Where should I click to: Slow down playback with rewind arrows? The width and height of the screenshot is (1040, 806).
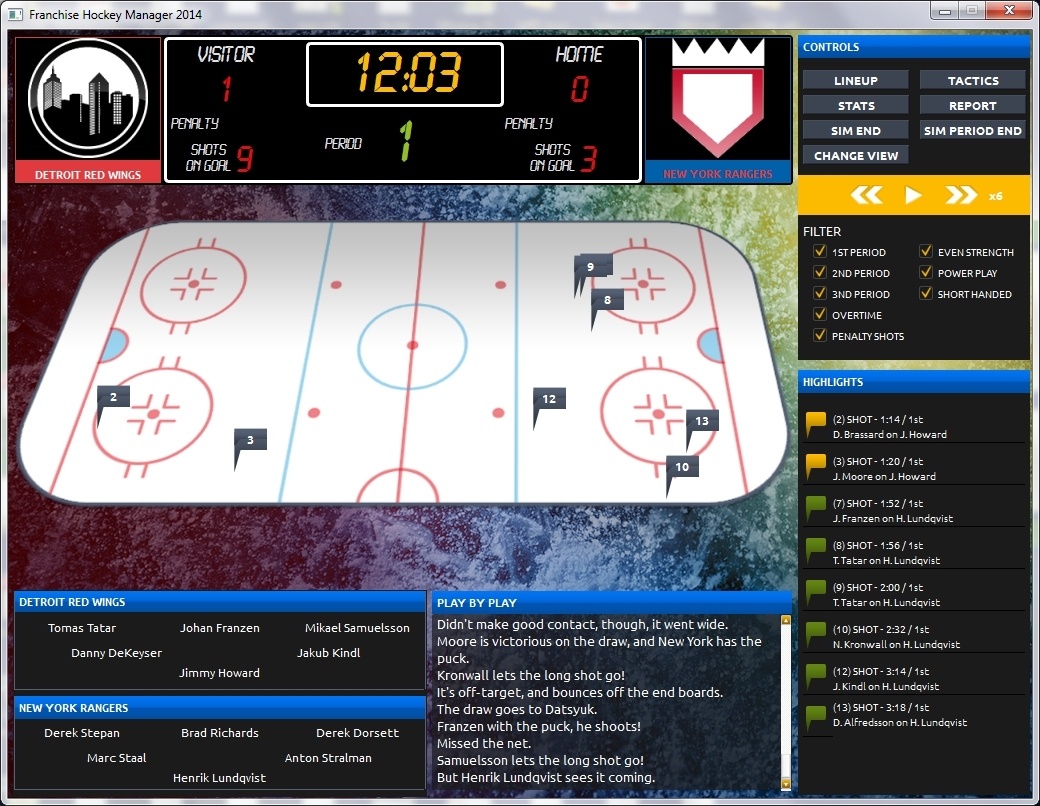click(866, 195)
